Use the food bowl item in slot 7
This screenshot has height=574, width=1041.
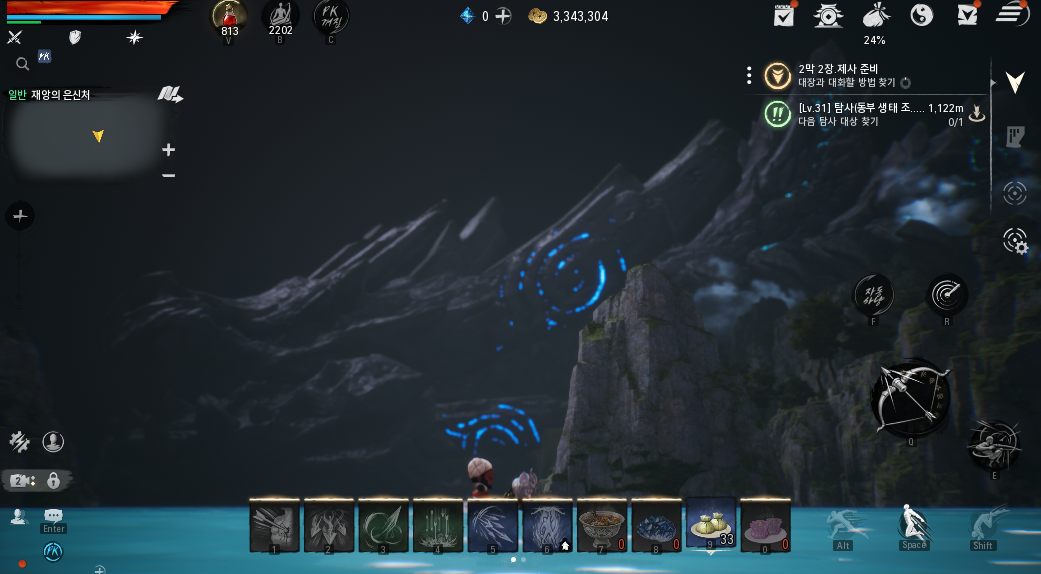coord(601,525)
